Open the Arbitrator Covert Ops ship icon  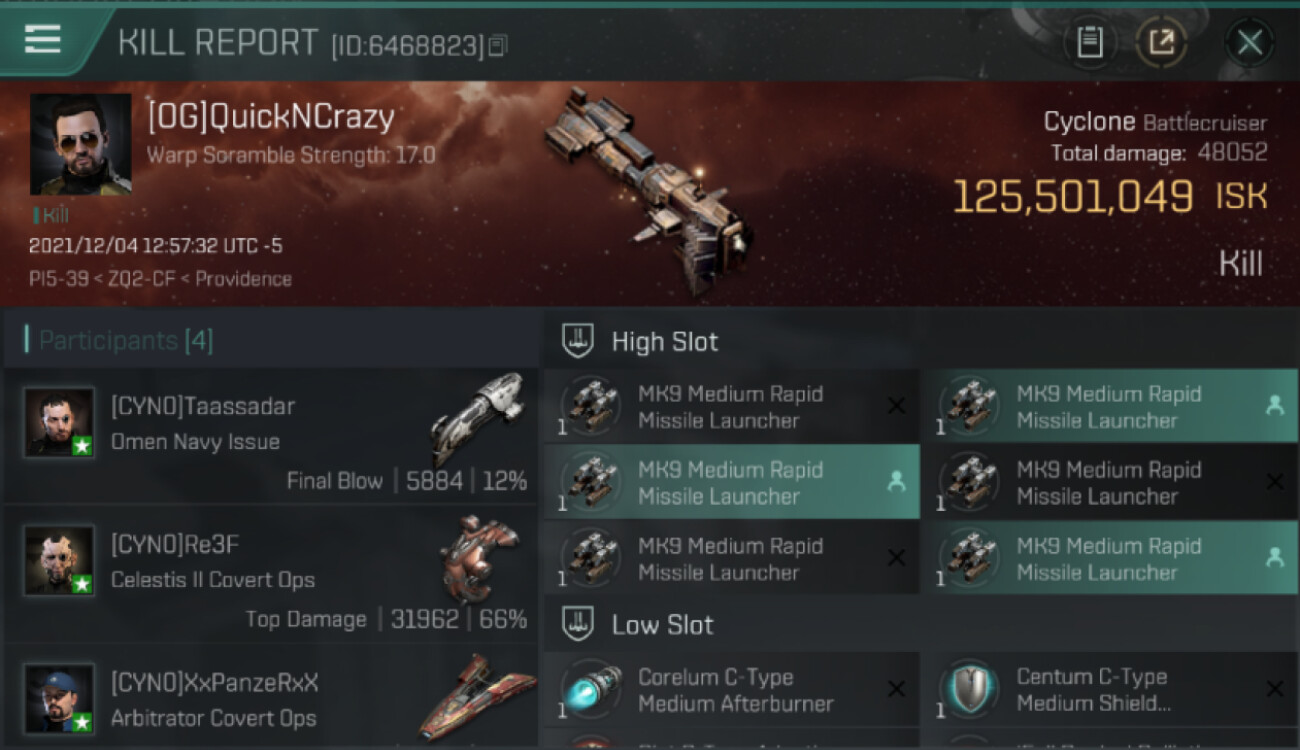pyautogui.click(x=476, y=696)
